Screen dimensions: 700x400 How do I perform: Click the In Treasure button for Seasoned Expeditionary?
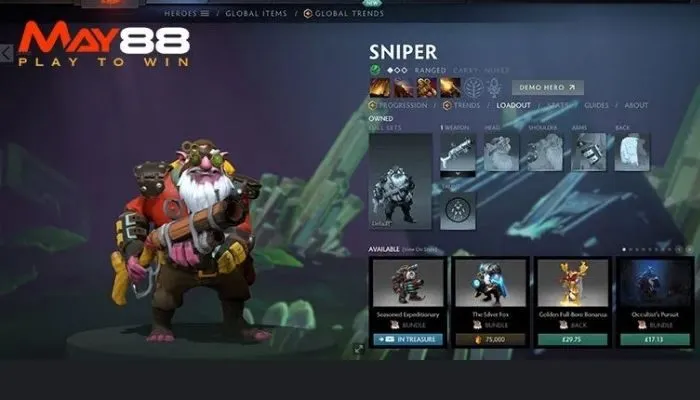[x=406, y=340]
